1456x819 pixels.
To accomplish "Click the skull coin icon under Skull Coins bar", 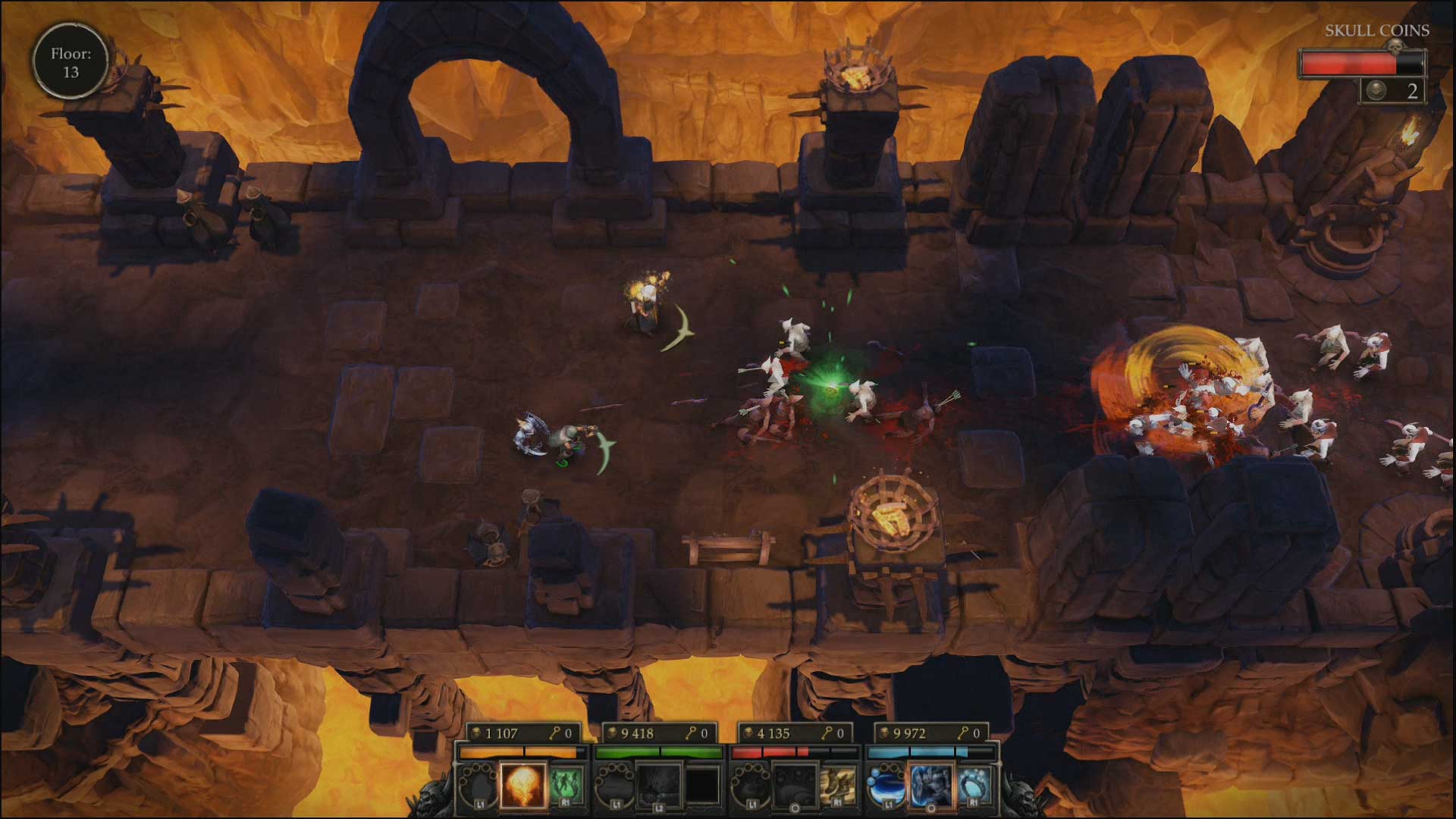I will coord(1376,91).
